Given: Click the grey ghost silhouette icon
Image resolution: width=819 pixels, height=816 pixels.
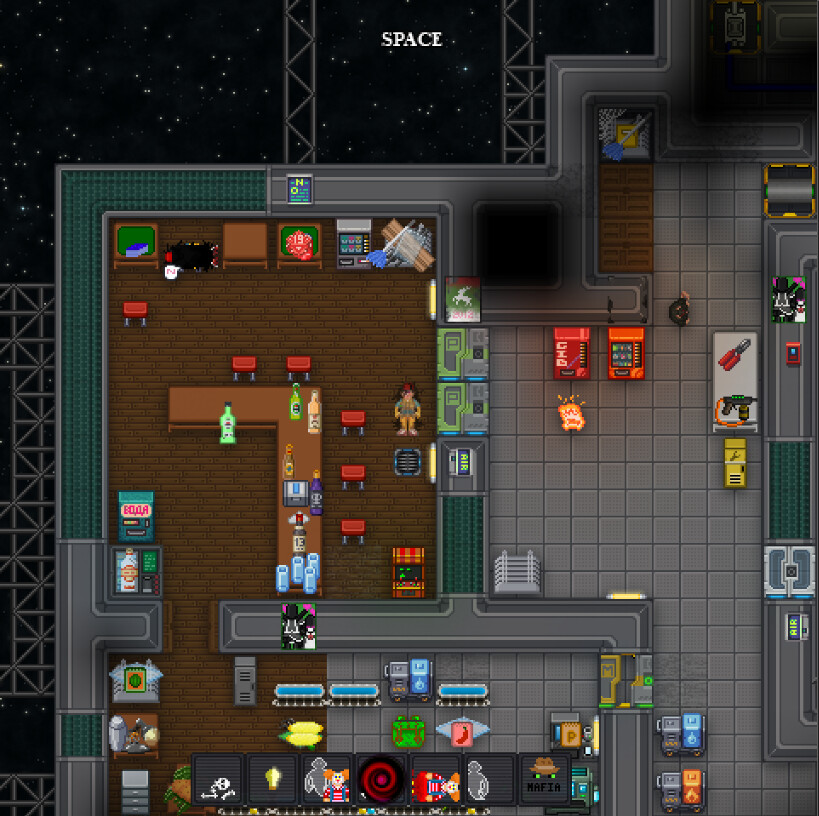Looking at the screenshot, I should pyautogui.click(x=489, y=779).
